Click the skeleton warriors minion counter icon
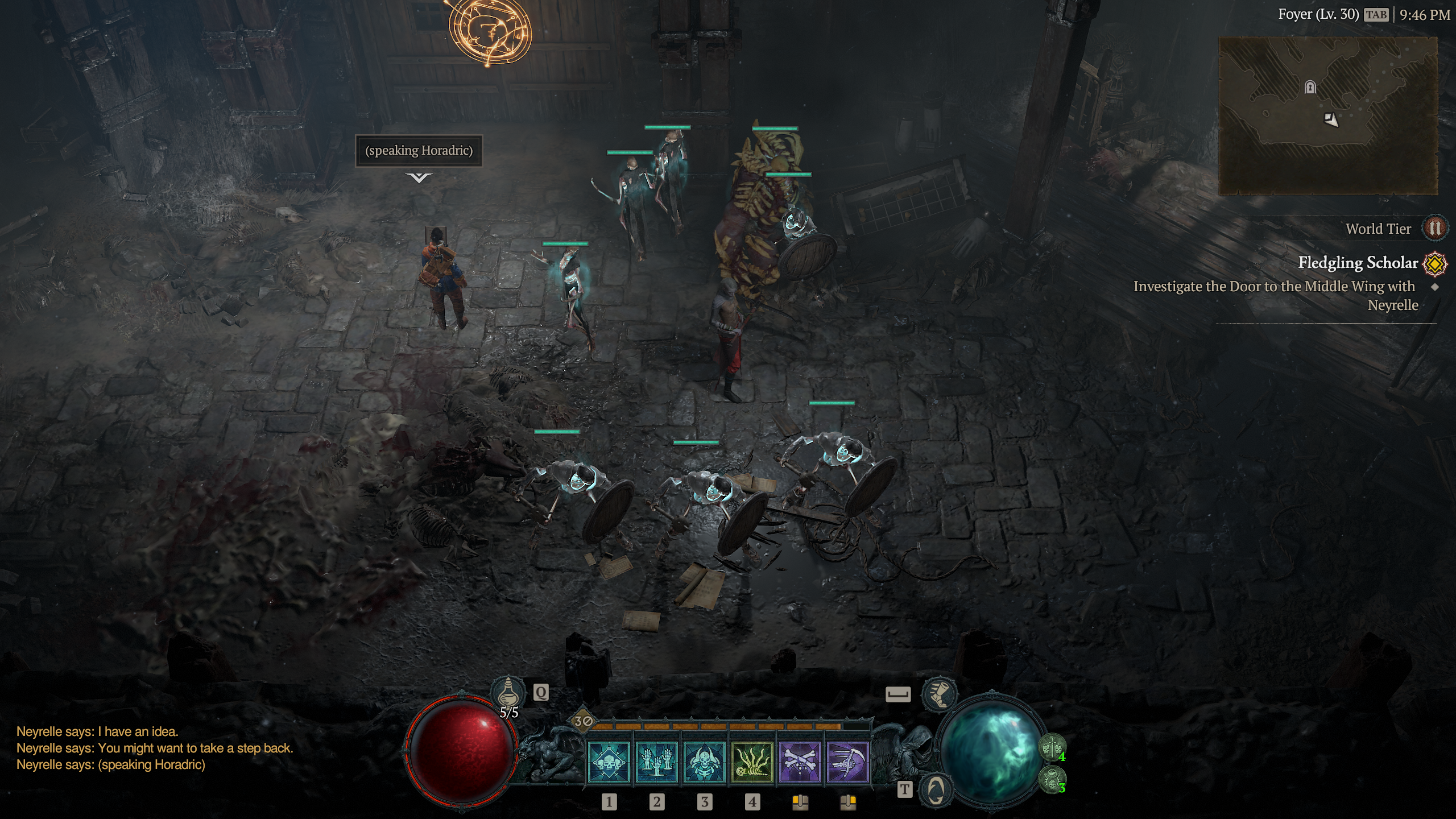 point(1052,747)
